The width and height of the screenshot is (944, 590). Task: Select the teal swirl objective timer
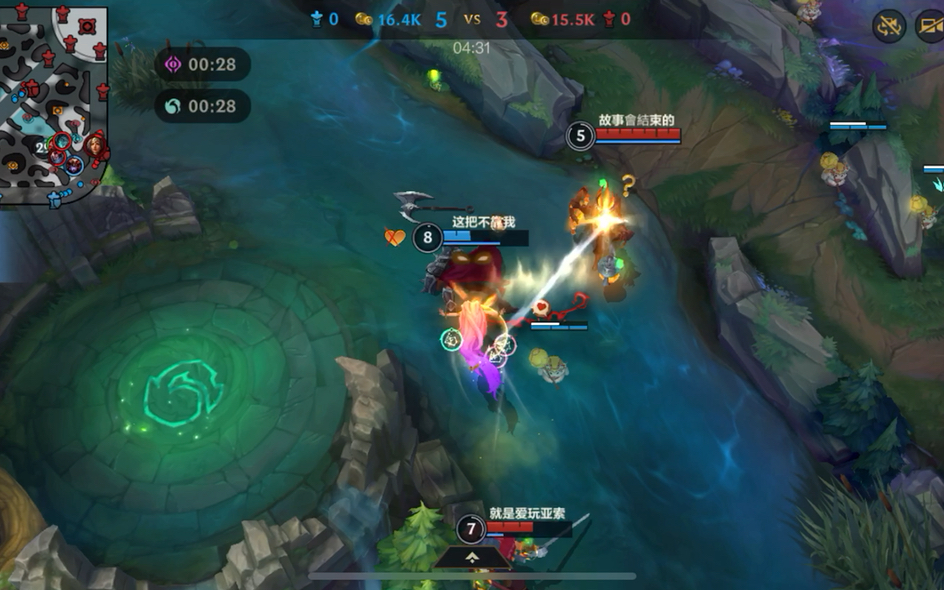tap(201, 106)
